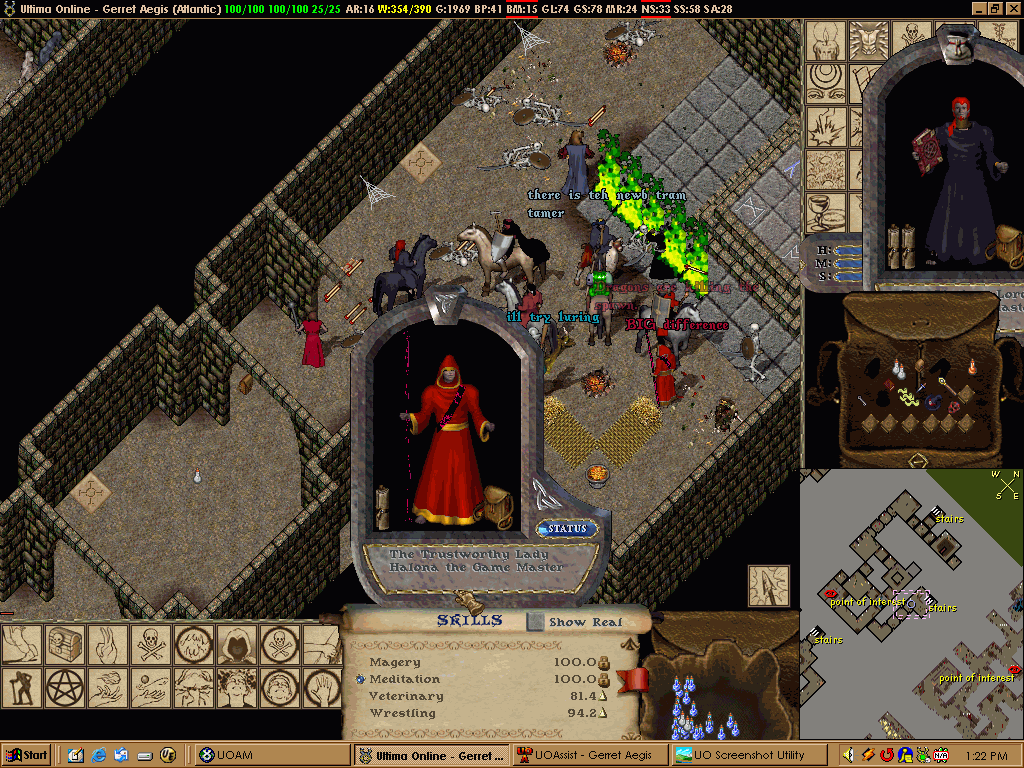Activate the explosion burst spell icon
The image size is (1024, 768).
coord(827,126)
